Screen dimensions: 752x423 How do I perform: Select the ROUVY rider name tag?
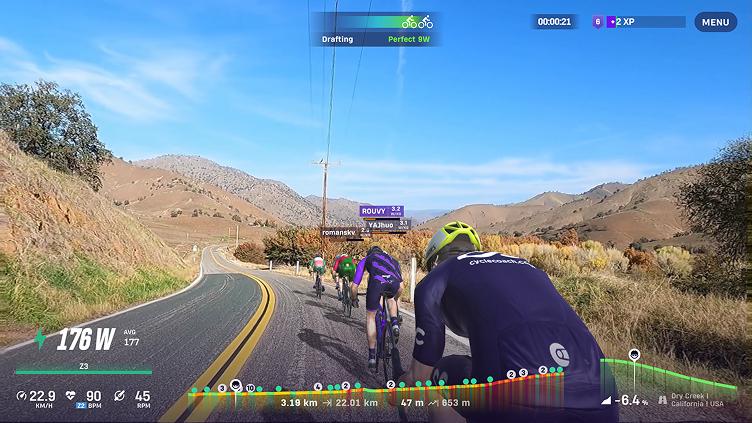coord(382,211)
